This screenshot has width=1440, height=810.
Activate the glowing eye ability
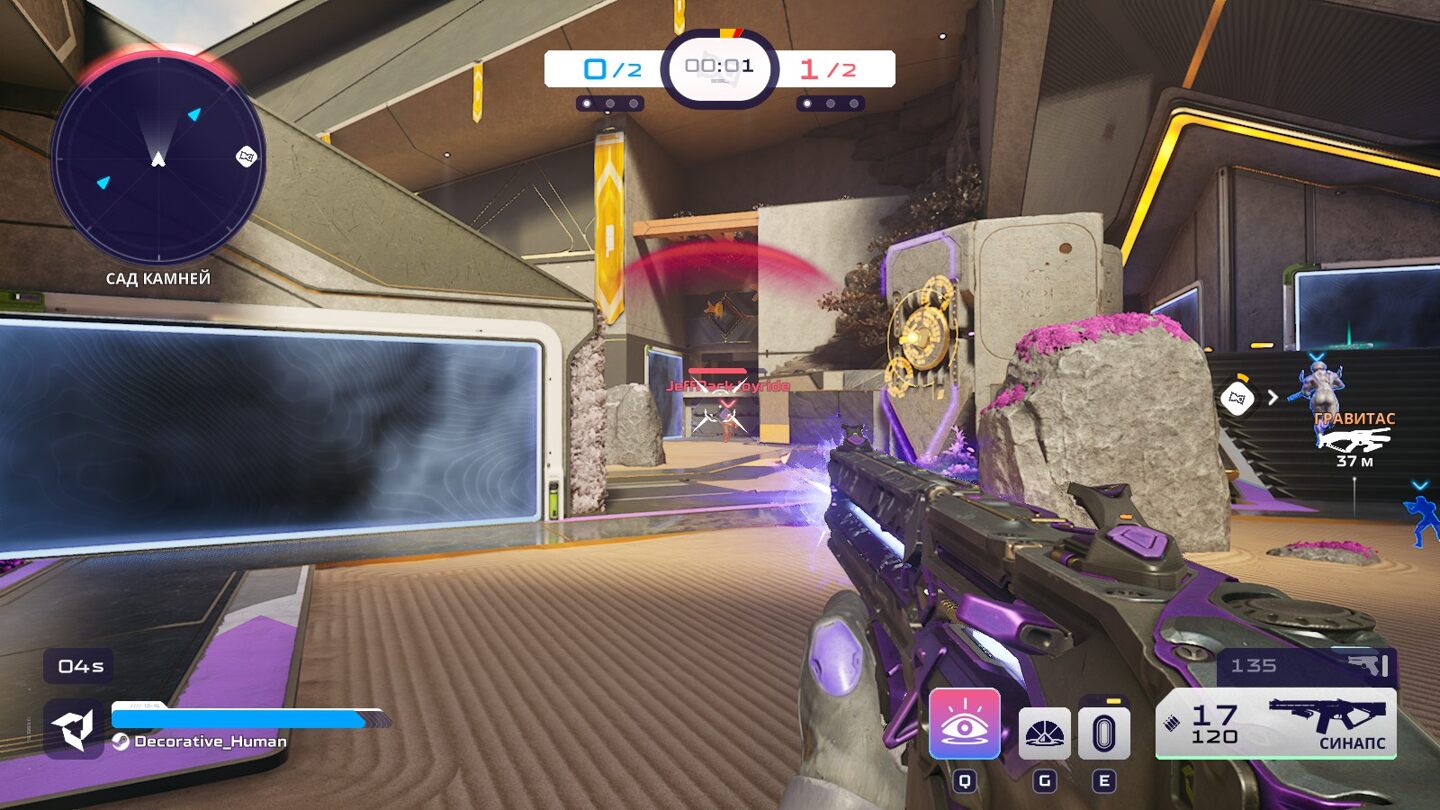(x=964, y=723)
